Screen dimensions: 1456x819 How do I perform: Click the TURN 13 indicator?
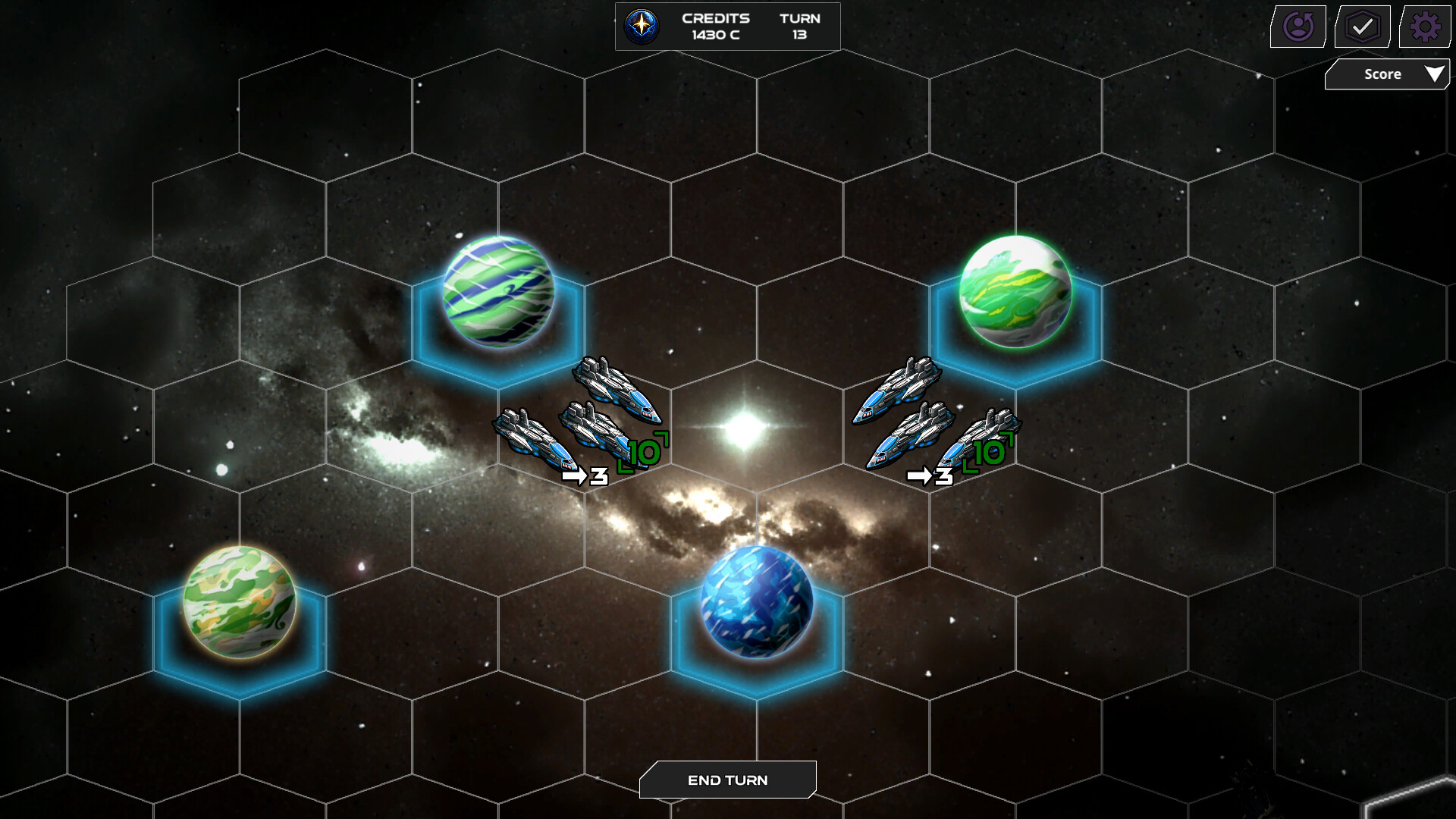coord(801,26)
